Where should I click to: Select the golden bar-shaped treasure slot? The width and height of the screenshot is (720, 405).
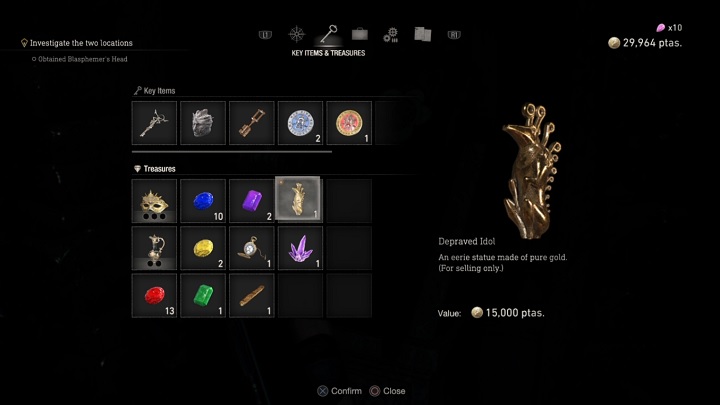click(x=250, y=296)
